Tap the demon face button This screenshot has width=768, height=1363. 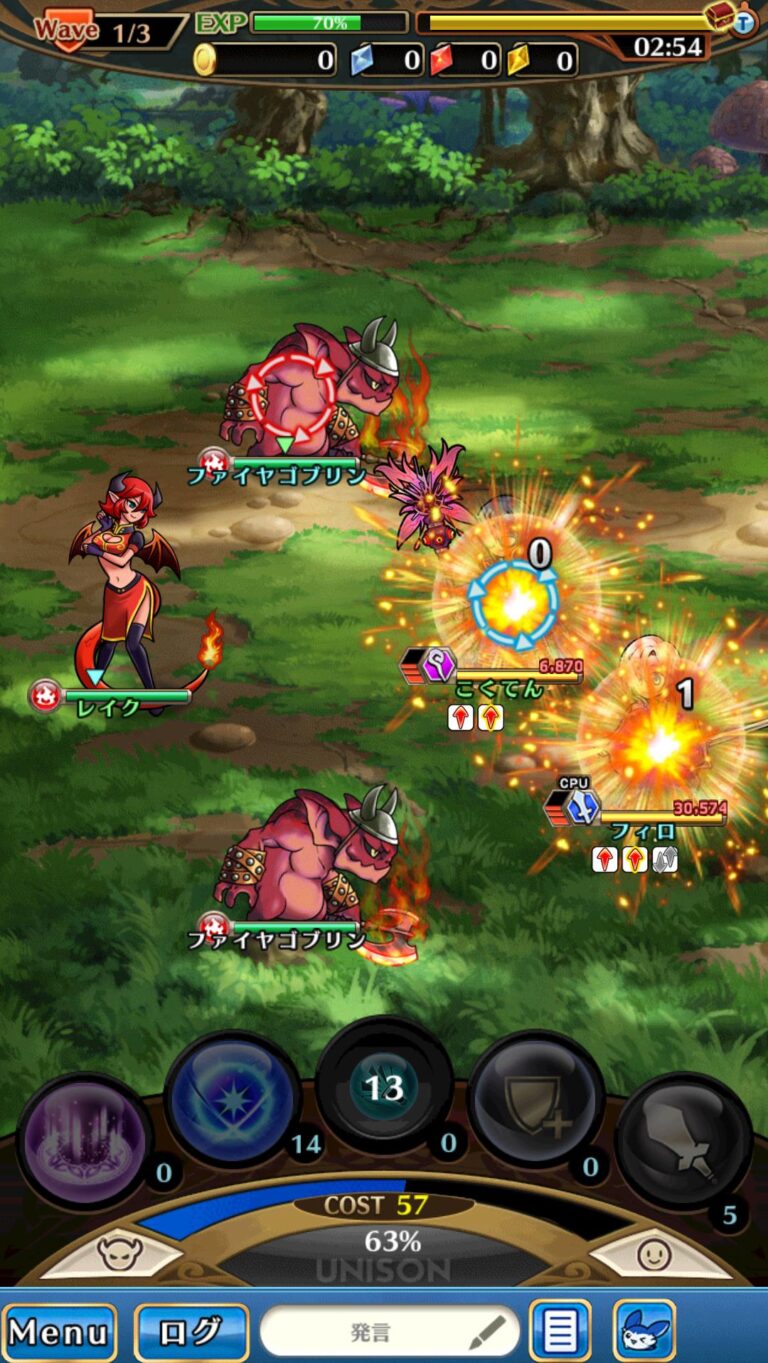click(119, 1254)
